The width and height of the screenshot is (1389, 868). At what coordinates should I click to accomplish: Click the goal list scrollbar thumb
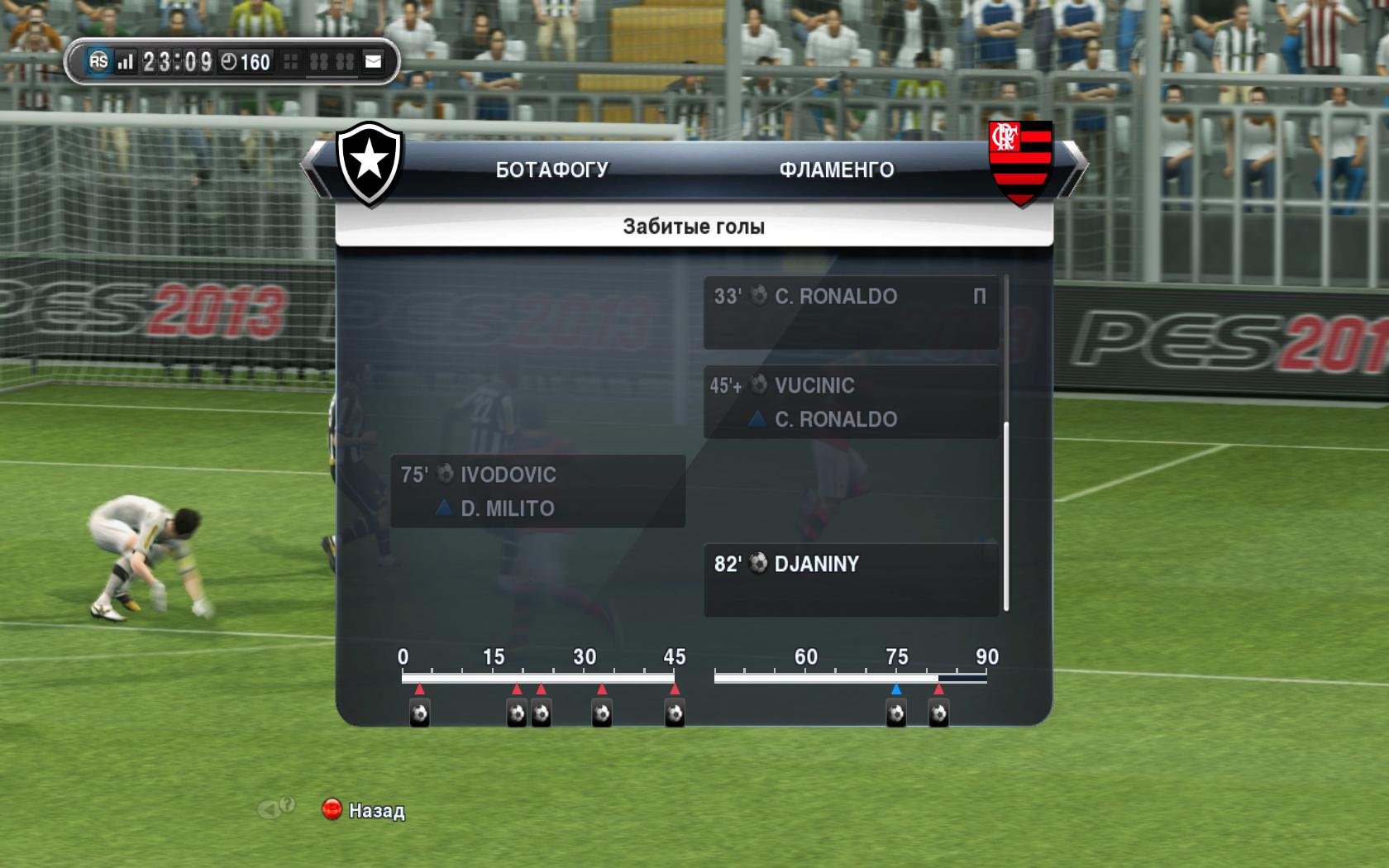click(x=1006, y=516)
